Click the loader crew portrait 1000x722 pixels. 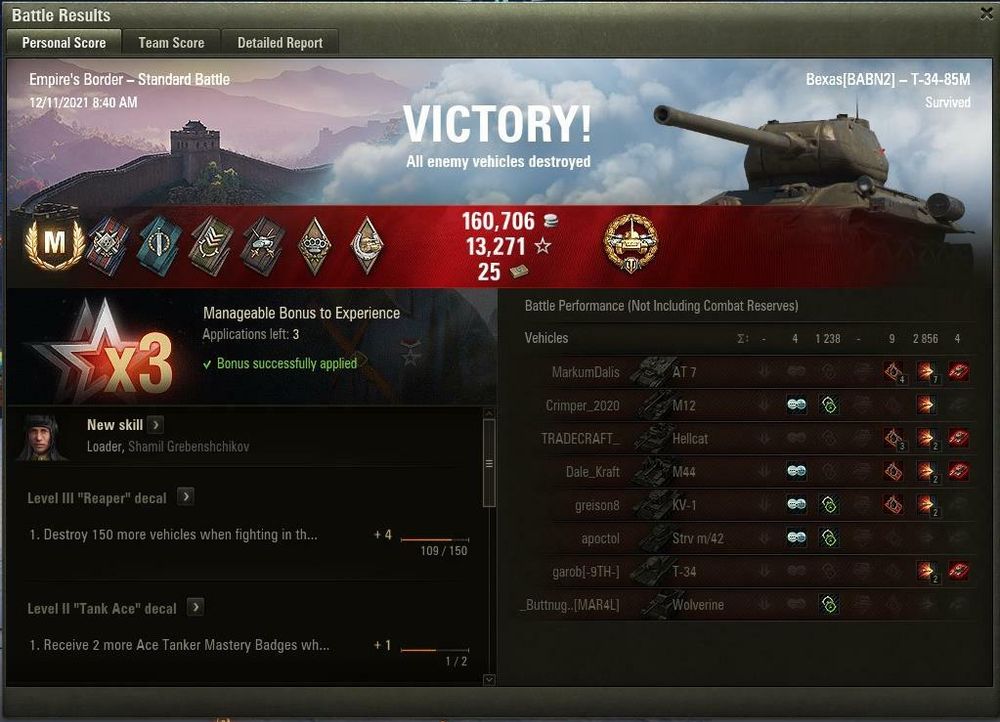pyautogui.click(x=42, y=437)
